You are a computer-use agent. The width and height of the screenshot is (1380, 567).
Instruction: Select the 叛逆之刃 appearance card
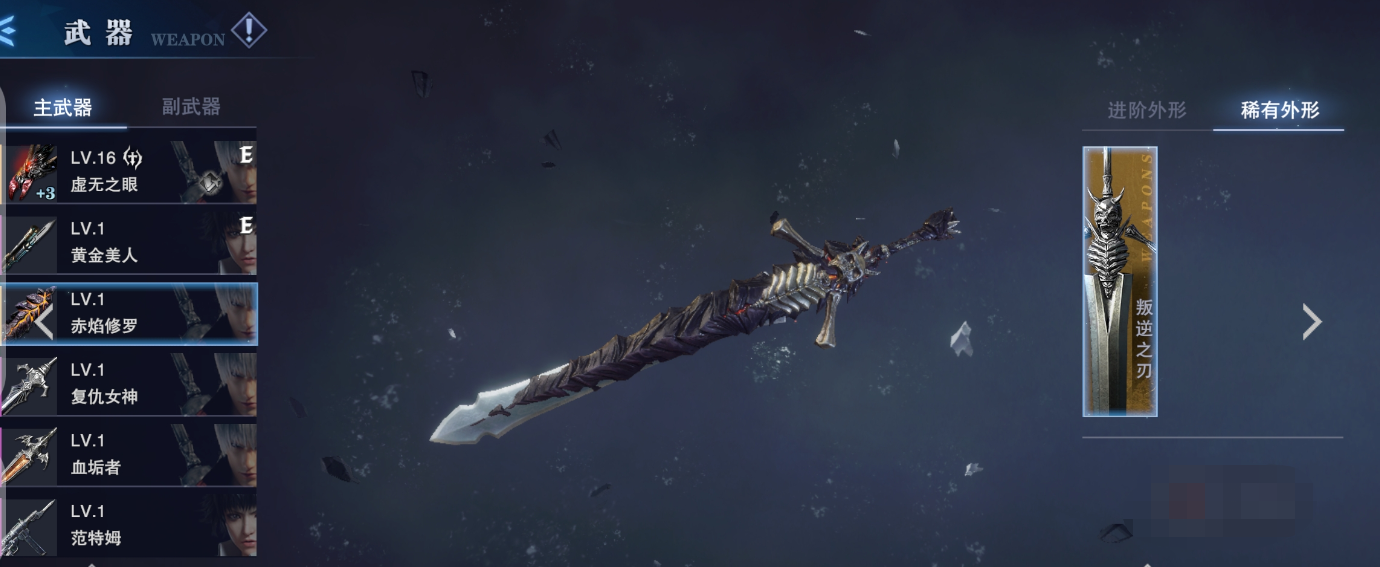1120,281
